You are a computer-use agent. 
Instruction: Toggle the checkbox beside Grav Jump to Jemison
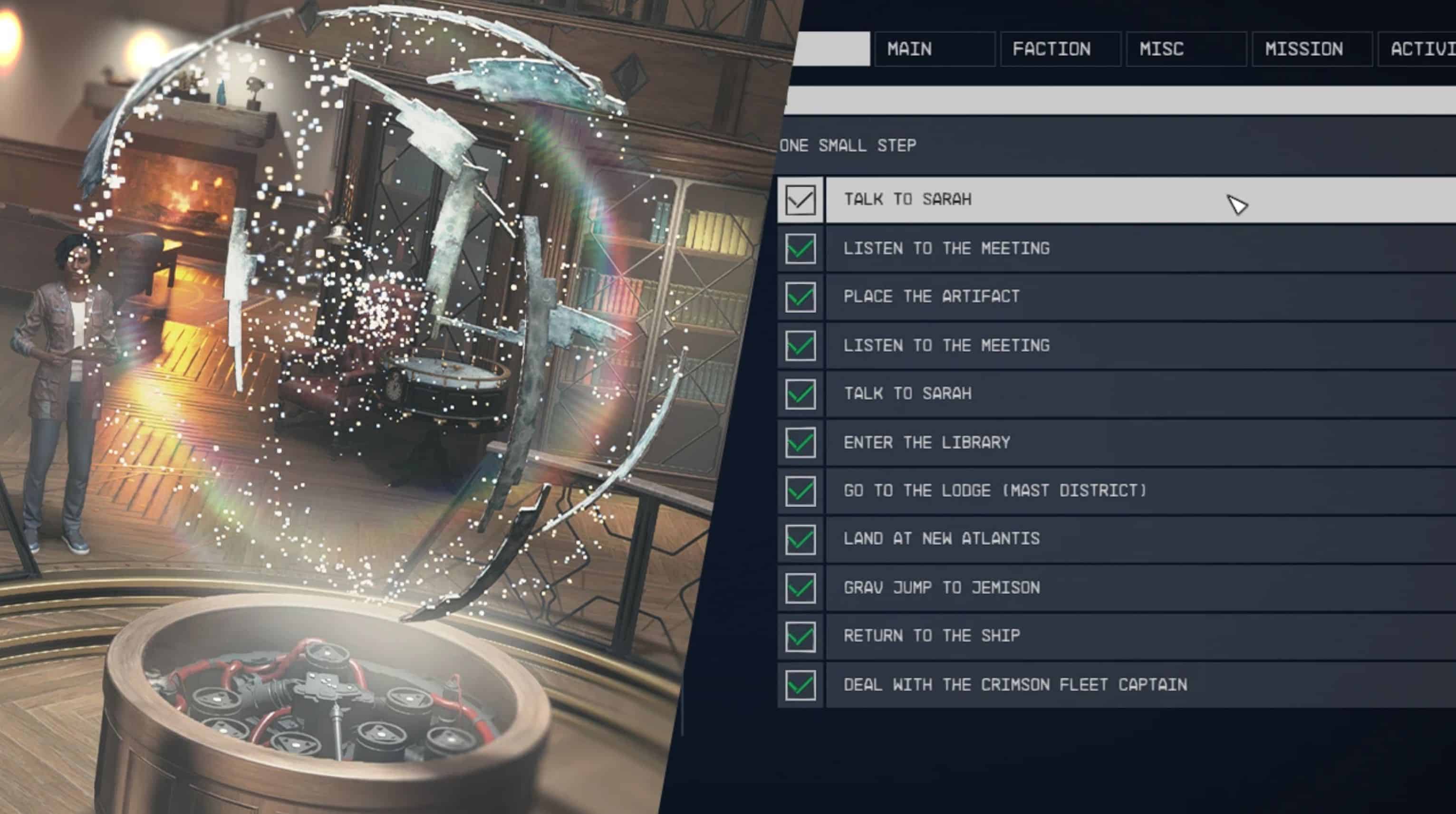pos(800,588)
